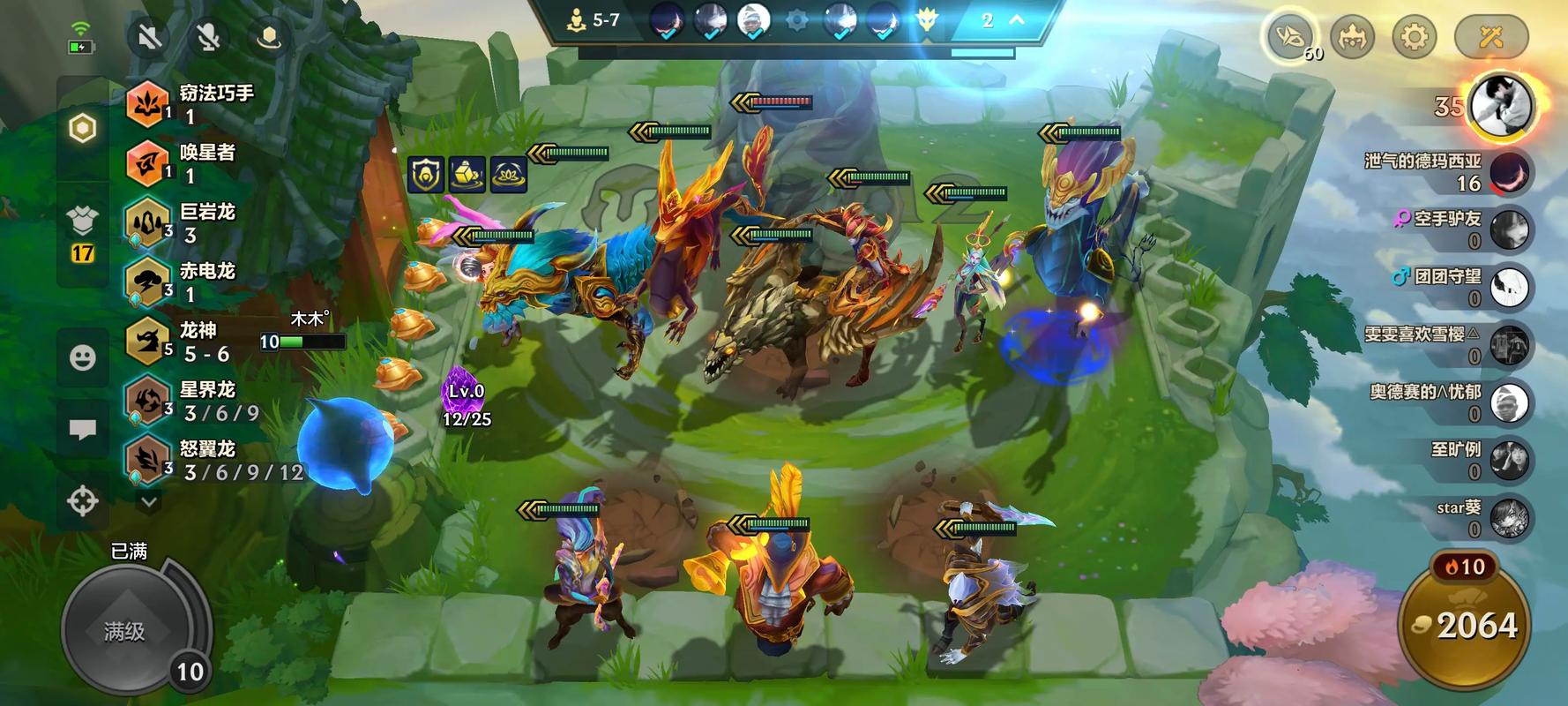Open the chat speech bubble
The width and height of the screenshot is (1568, 706).
click(83, 430)
